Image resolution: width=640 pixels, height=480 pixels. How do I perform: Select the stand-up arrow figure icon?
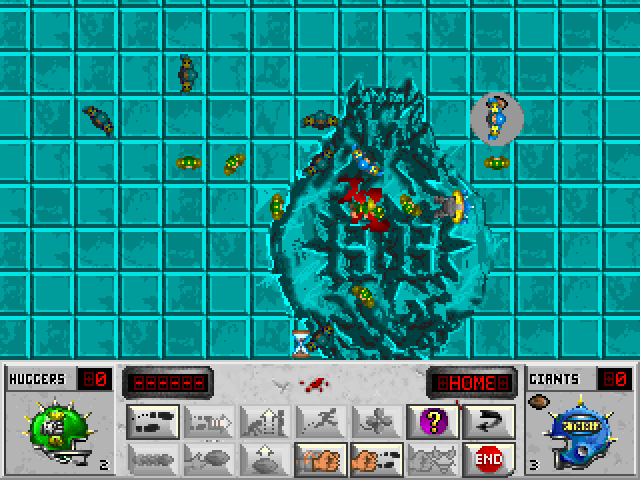[x=265, y=422]
